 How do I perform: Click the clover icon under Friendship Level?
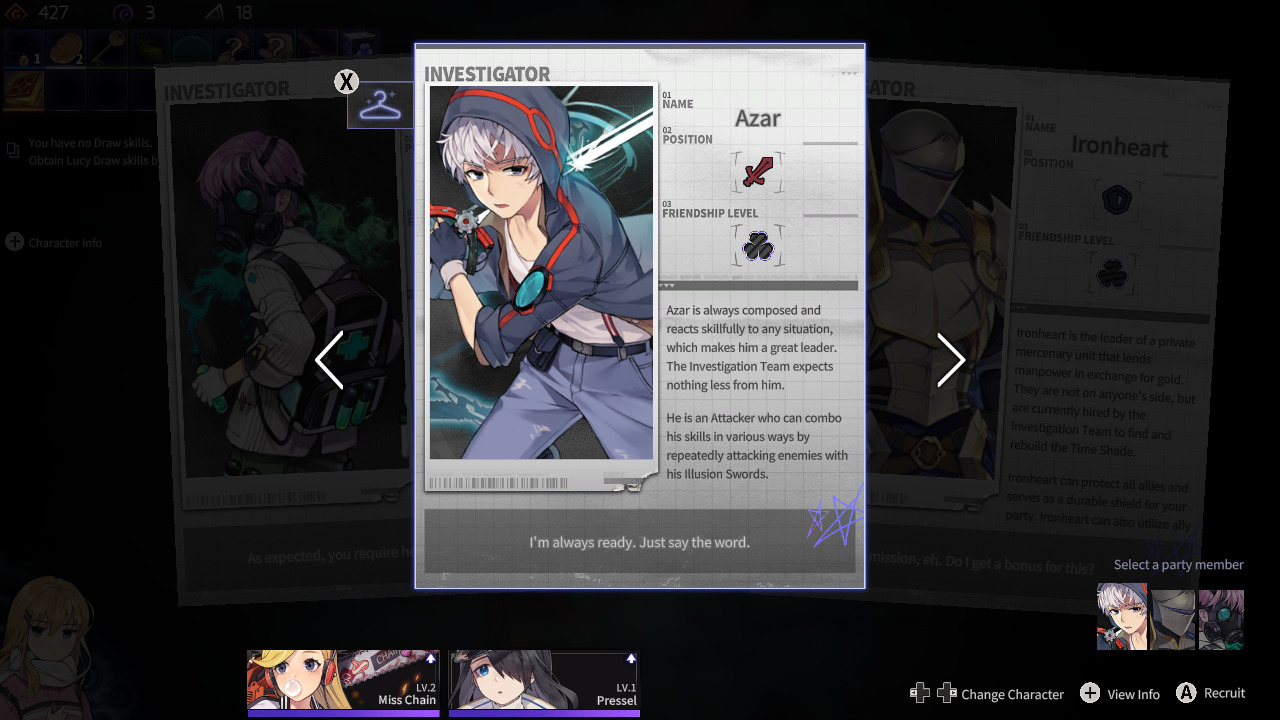tap(757, 246)
